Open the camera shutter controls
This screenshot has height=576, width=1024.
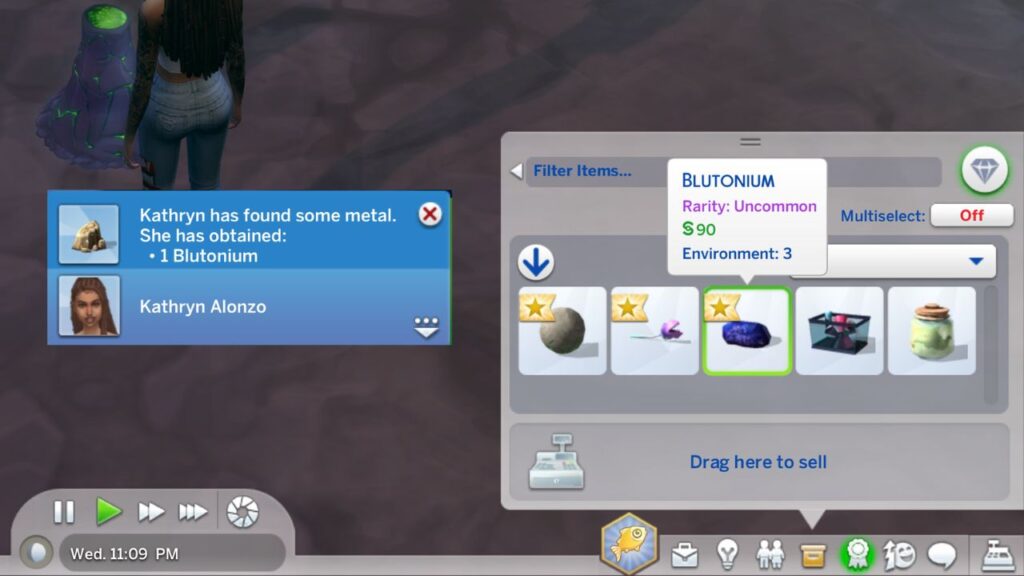(x=242, y=512)
